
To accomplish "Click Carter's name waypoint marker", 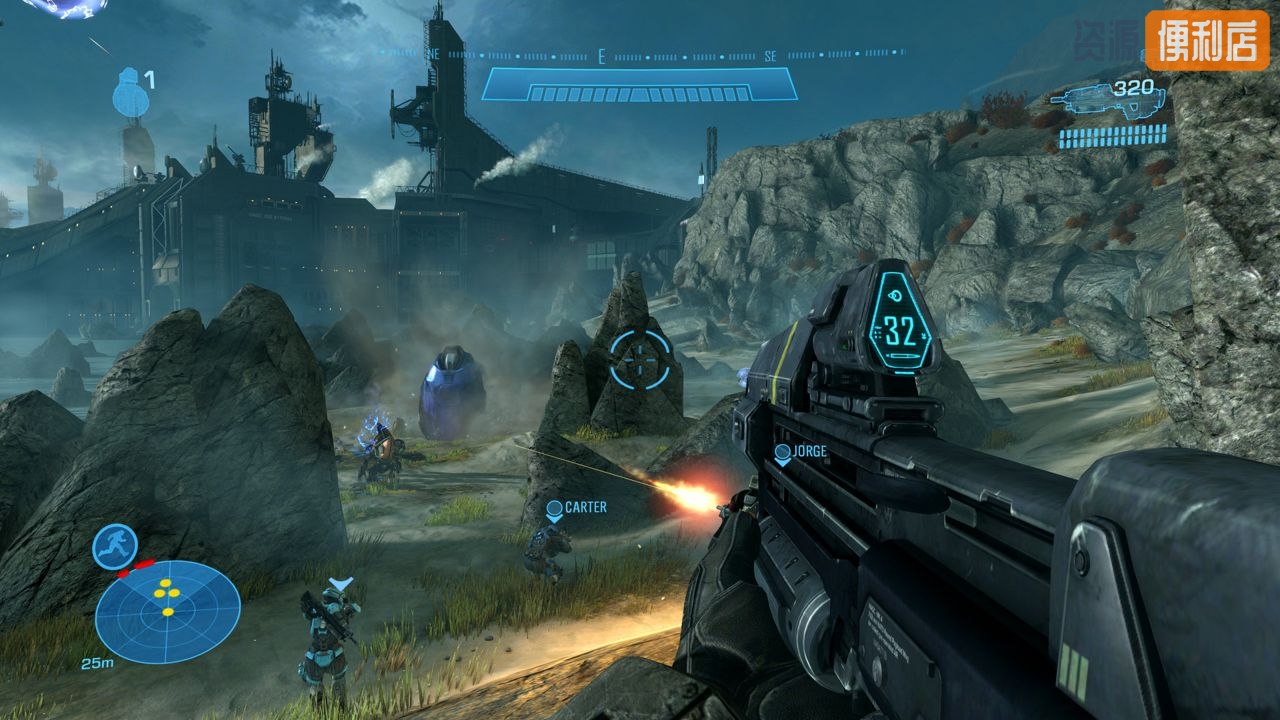I will pyautogui.click(x=576, y=509).
